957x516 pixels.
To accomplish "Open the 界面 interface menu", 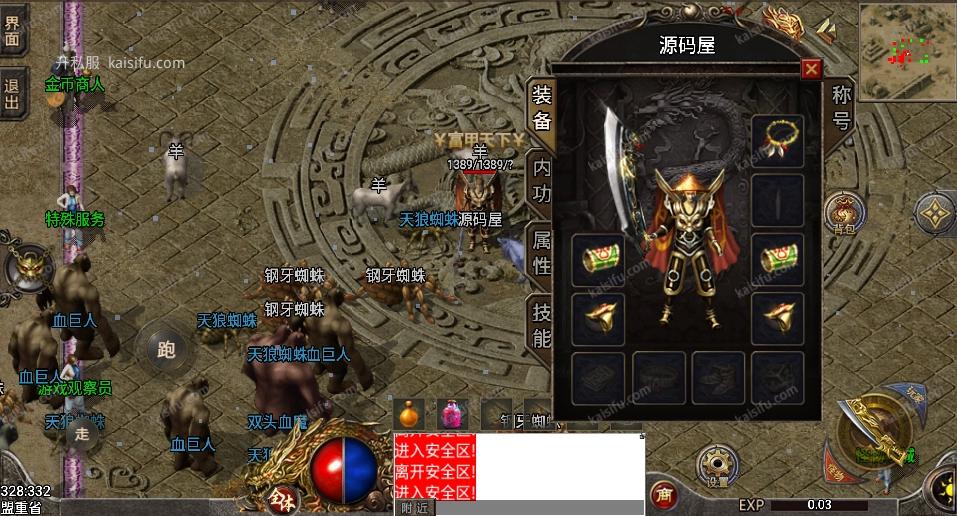I will coord(12,28).
